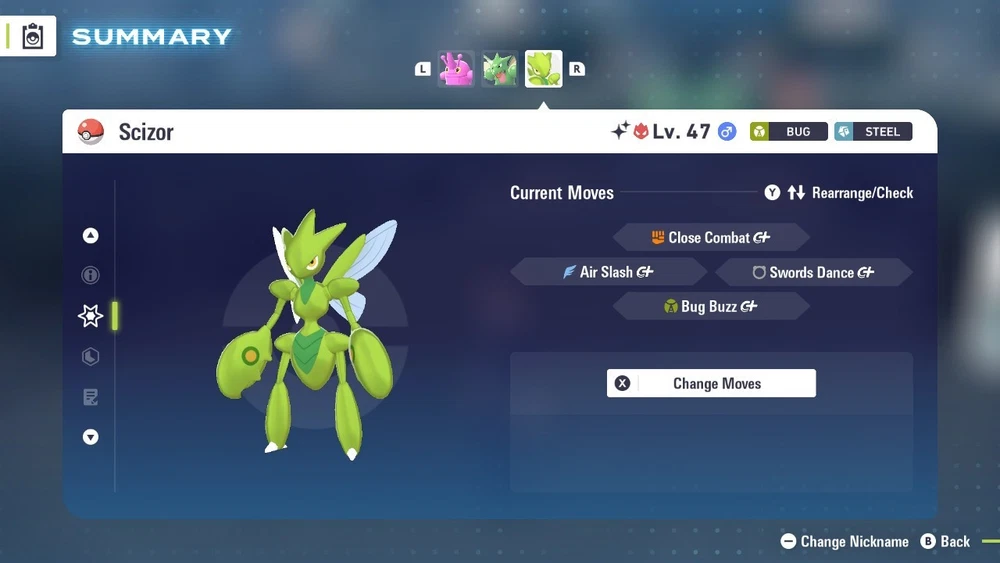Screen dimensions: 1000x563
Task: Select the Close Combat move
Action: pyautogui.click(x=710, y=238)
